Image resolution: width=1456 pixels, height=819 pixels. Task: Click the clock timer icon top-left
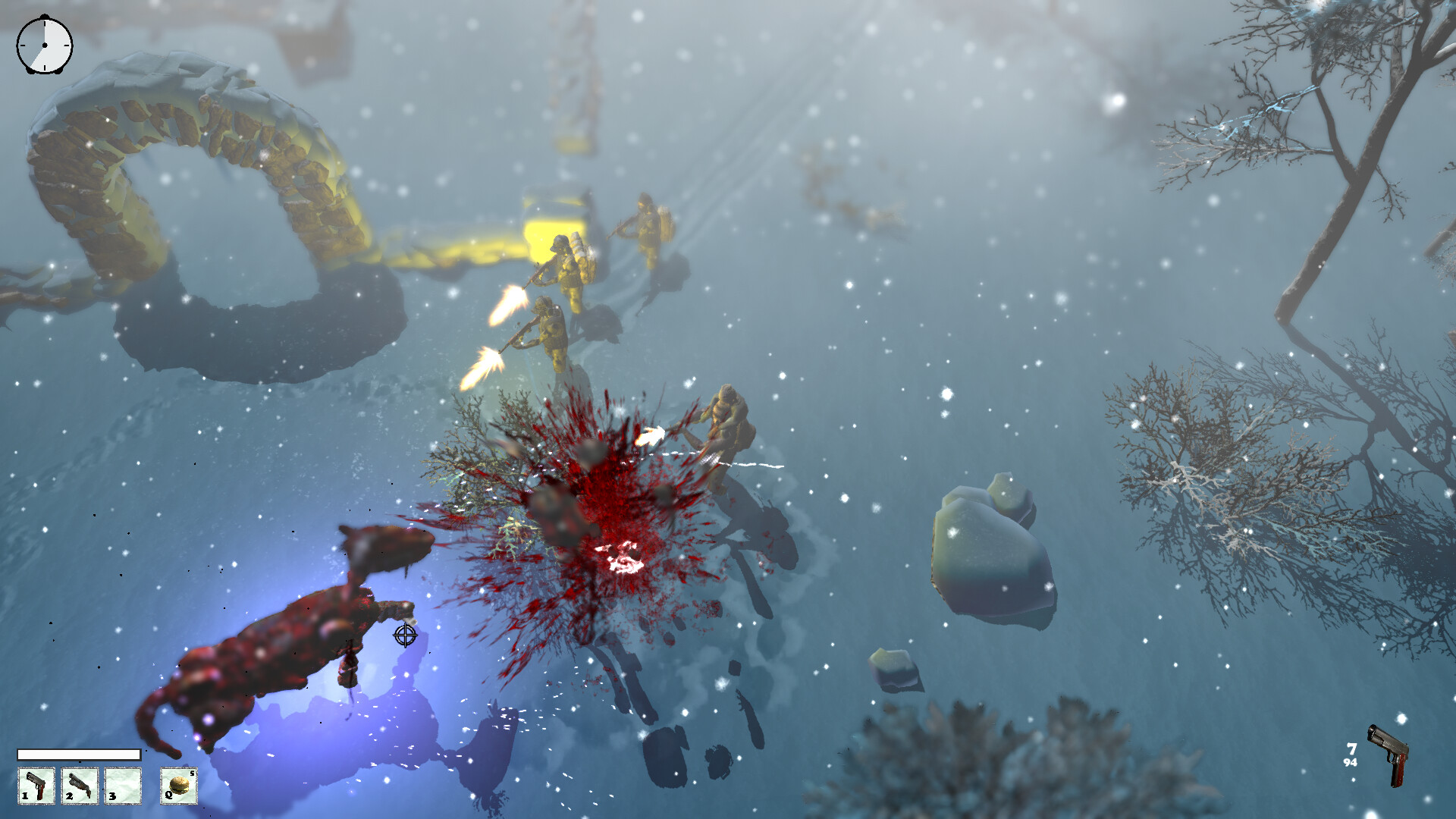click(x=43, y=47)
